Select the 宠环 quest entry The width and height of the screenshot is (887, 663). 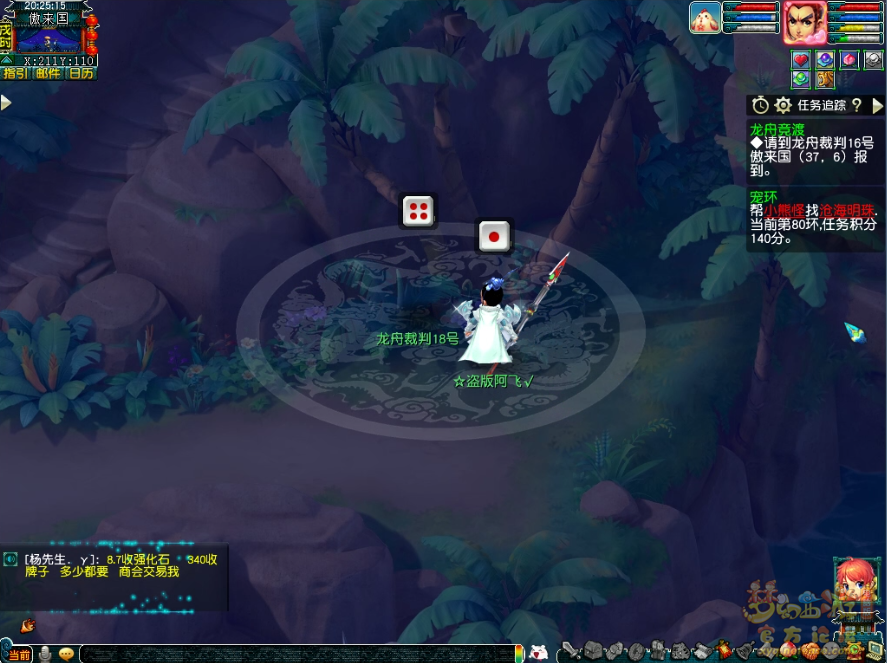(x=762, y=197)
